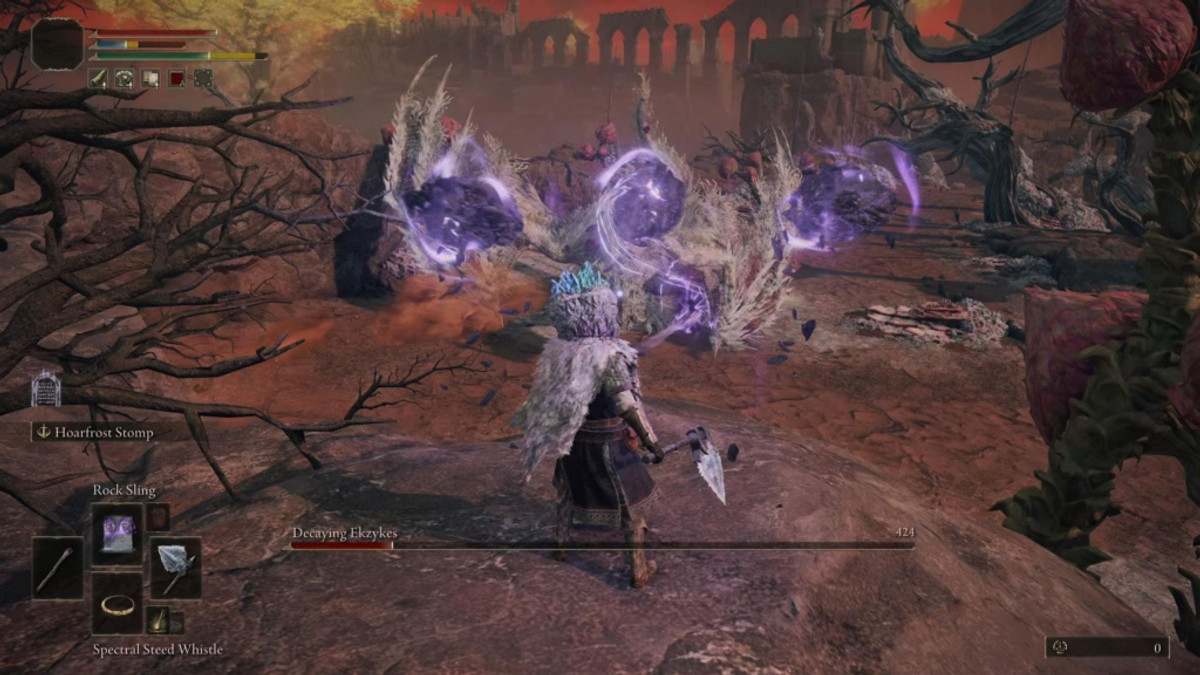Click the red square status effect icon
Viewport: 1200px width, 675px height.
pyautogui.click(x=176, y=78)
